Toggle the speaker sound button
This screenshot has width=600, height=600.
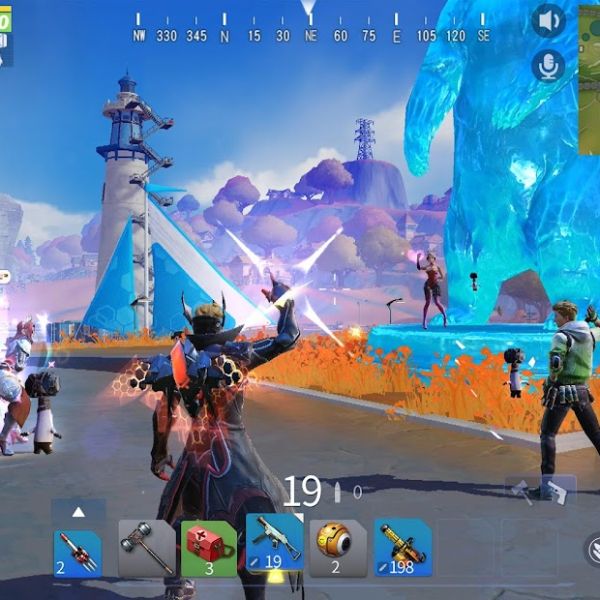[548, 21]
